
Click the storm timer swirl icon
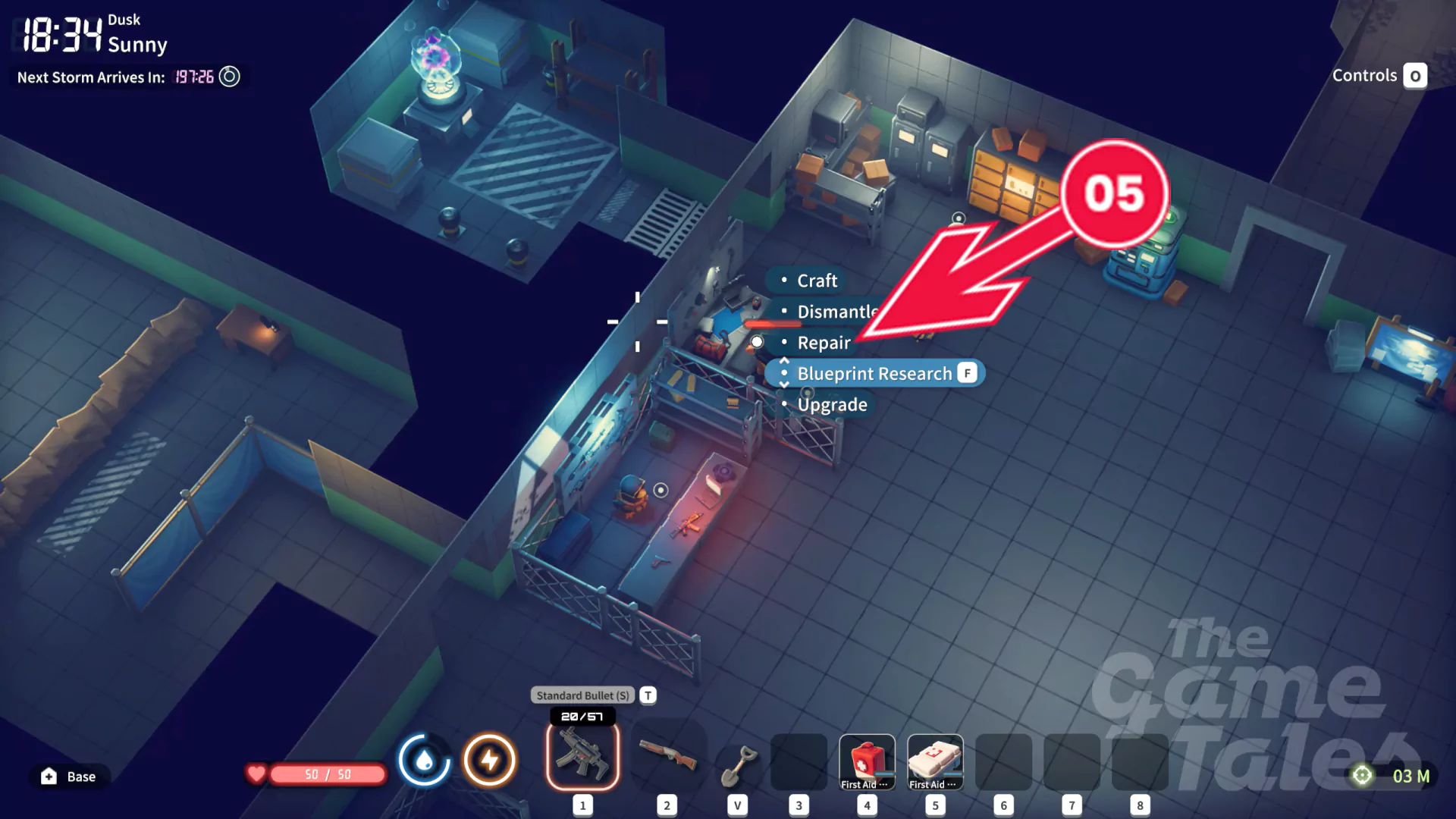coord(229,77)
